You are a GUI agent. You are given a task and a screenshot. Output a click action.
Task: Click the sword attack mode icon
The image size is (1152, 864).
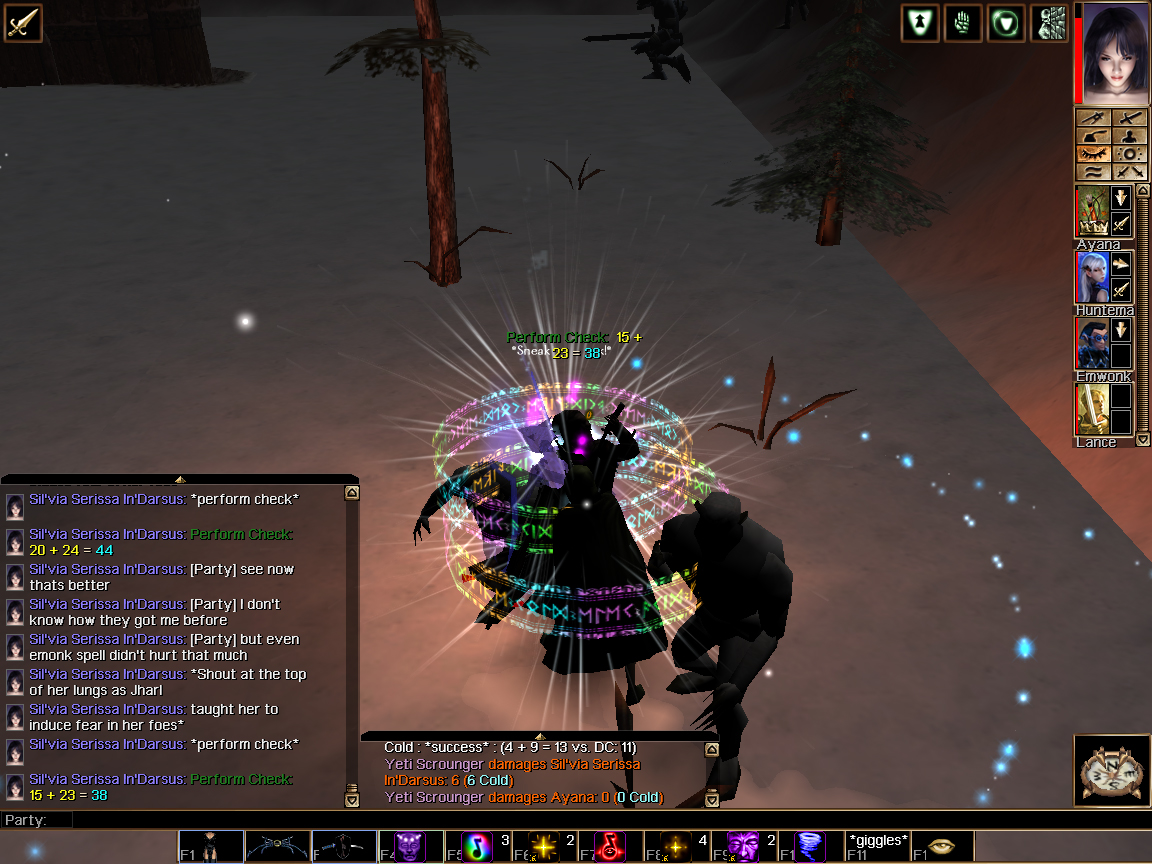coord(22,23)
